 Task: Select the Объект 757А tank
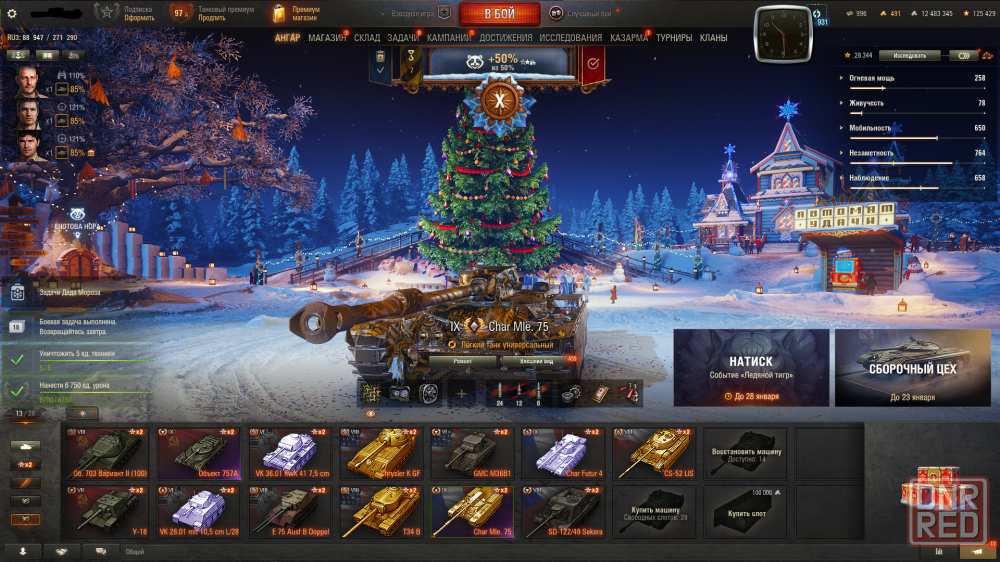(199, 454)
